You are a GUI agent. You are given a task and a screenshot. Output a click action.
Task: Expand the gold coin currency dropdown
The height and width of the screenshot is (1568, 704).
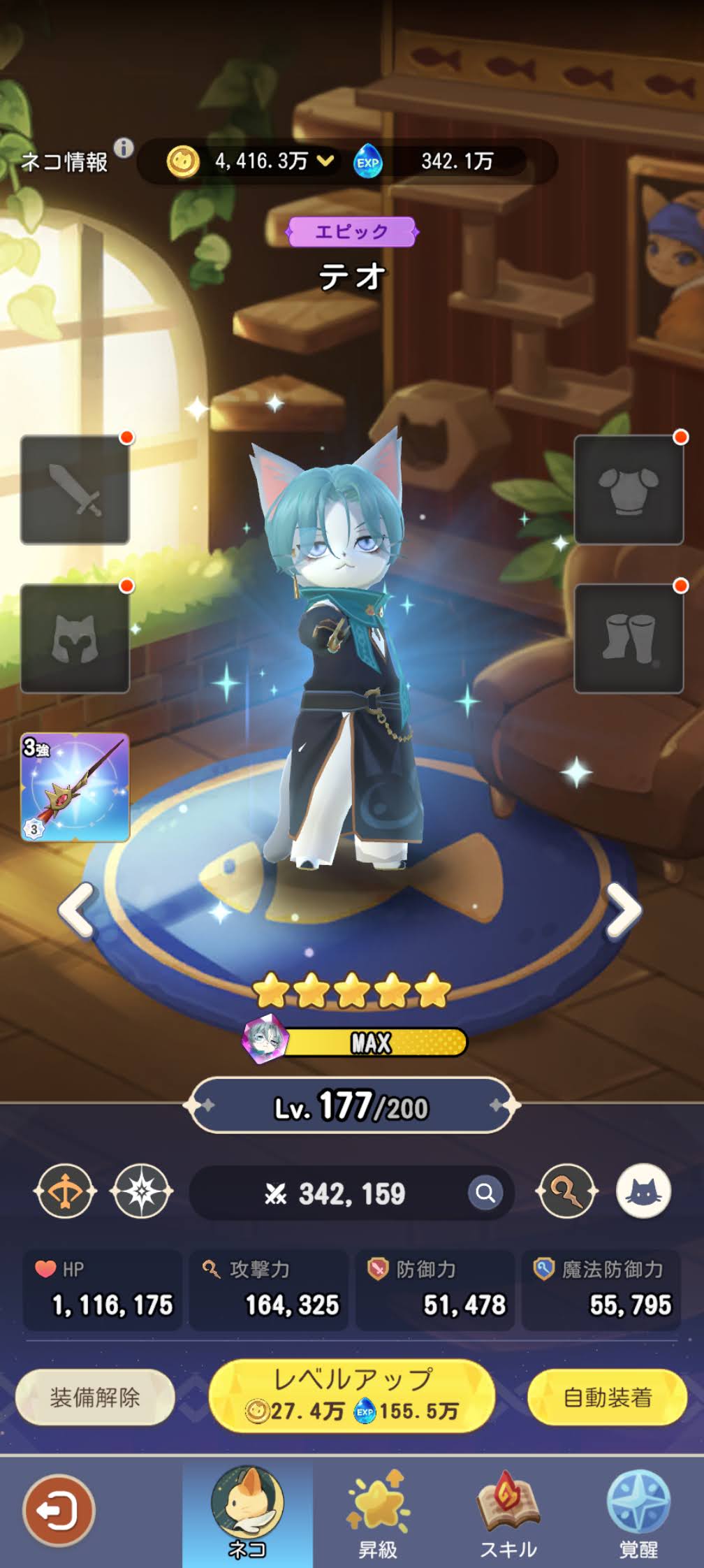tap(325, 161)
